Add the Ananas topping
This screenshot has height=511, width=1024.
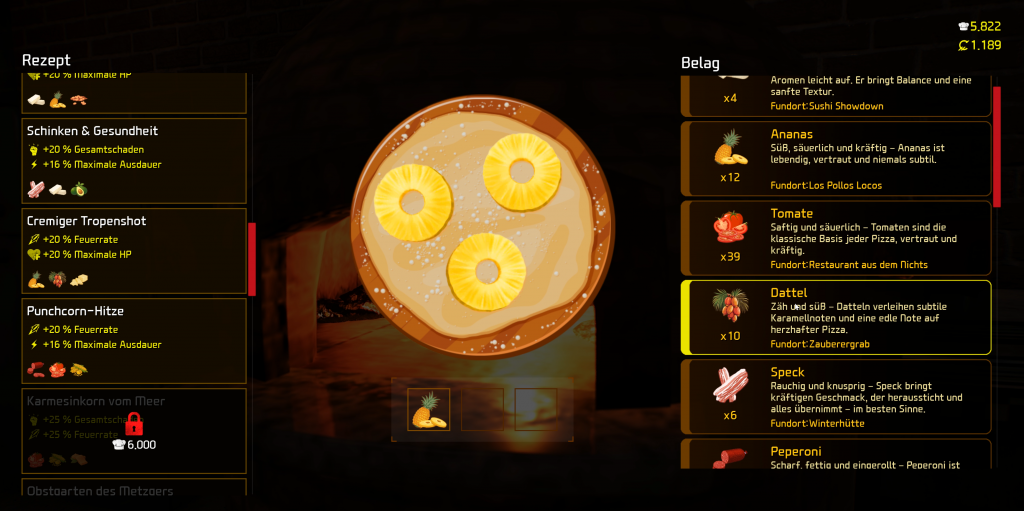point(836,158)
